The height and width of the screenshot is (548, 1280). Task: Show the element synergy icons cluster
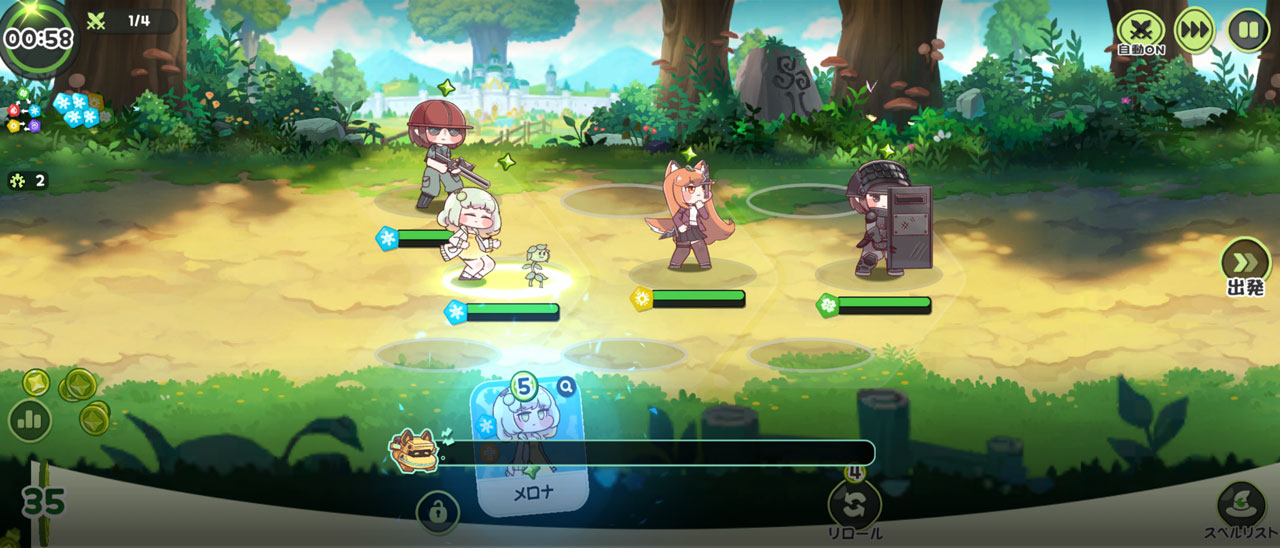[23, 112]
